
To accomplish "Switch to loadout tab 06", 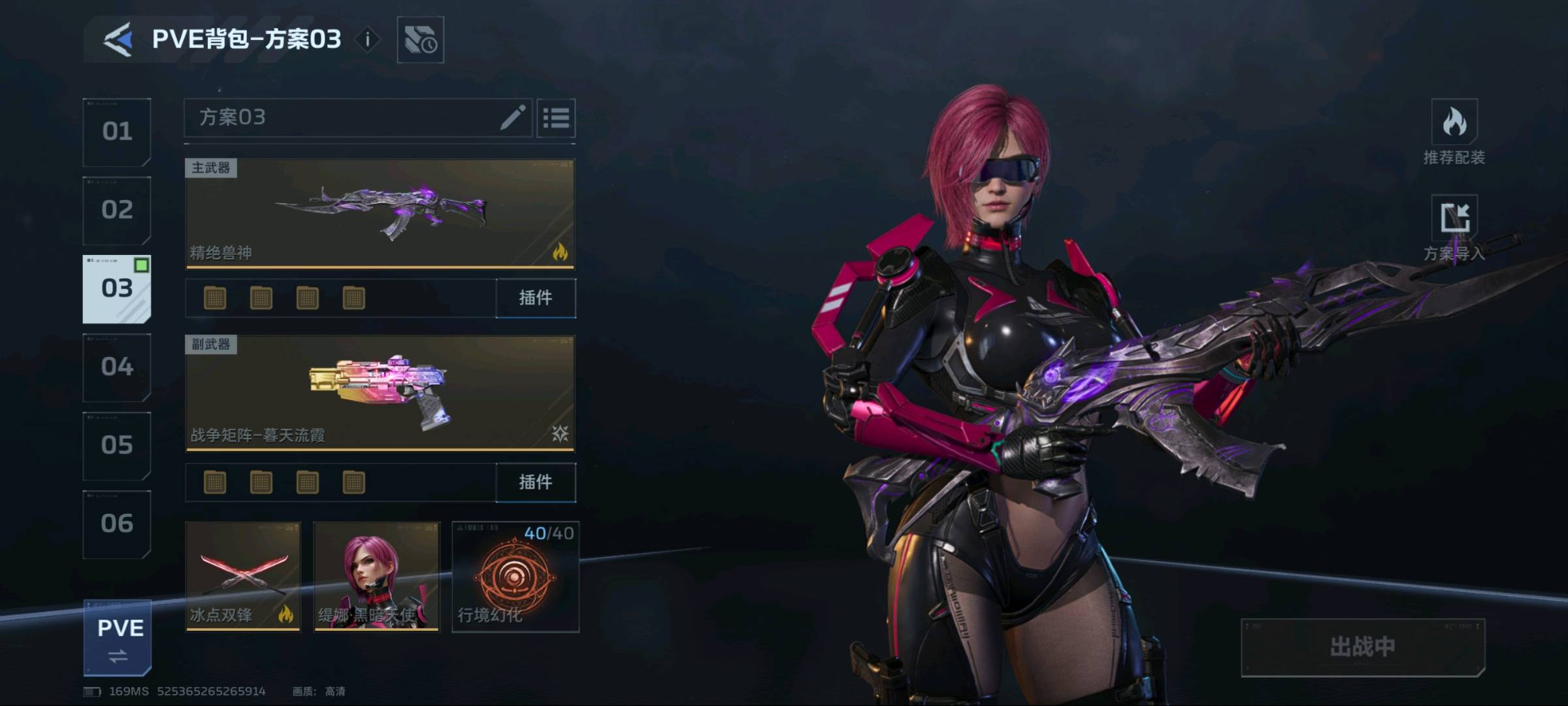I will coord(117,524).
